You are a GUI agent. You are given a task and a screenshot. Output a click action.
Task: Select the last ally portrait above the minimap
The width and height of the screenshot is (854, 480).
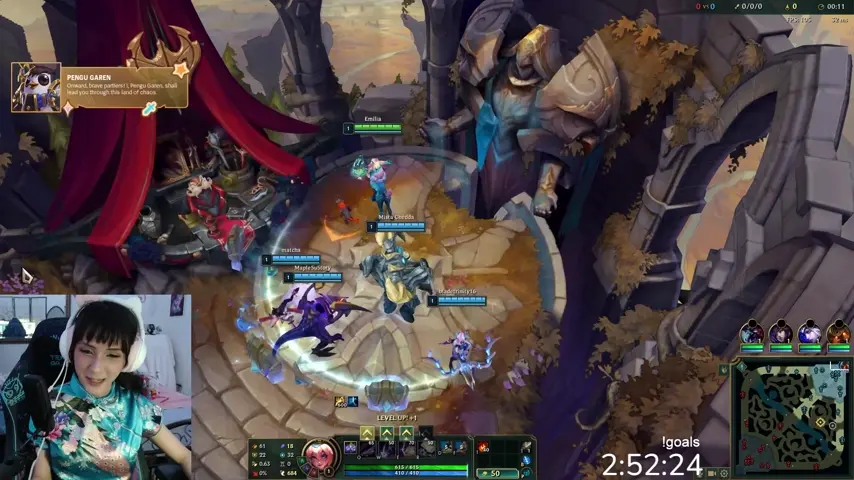(x=838, y=333)
